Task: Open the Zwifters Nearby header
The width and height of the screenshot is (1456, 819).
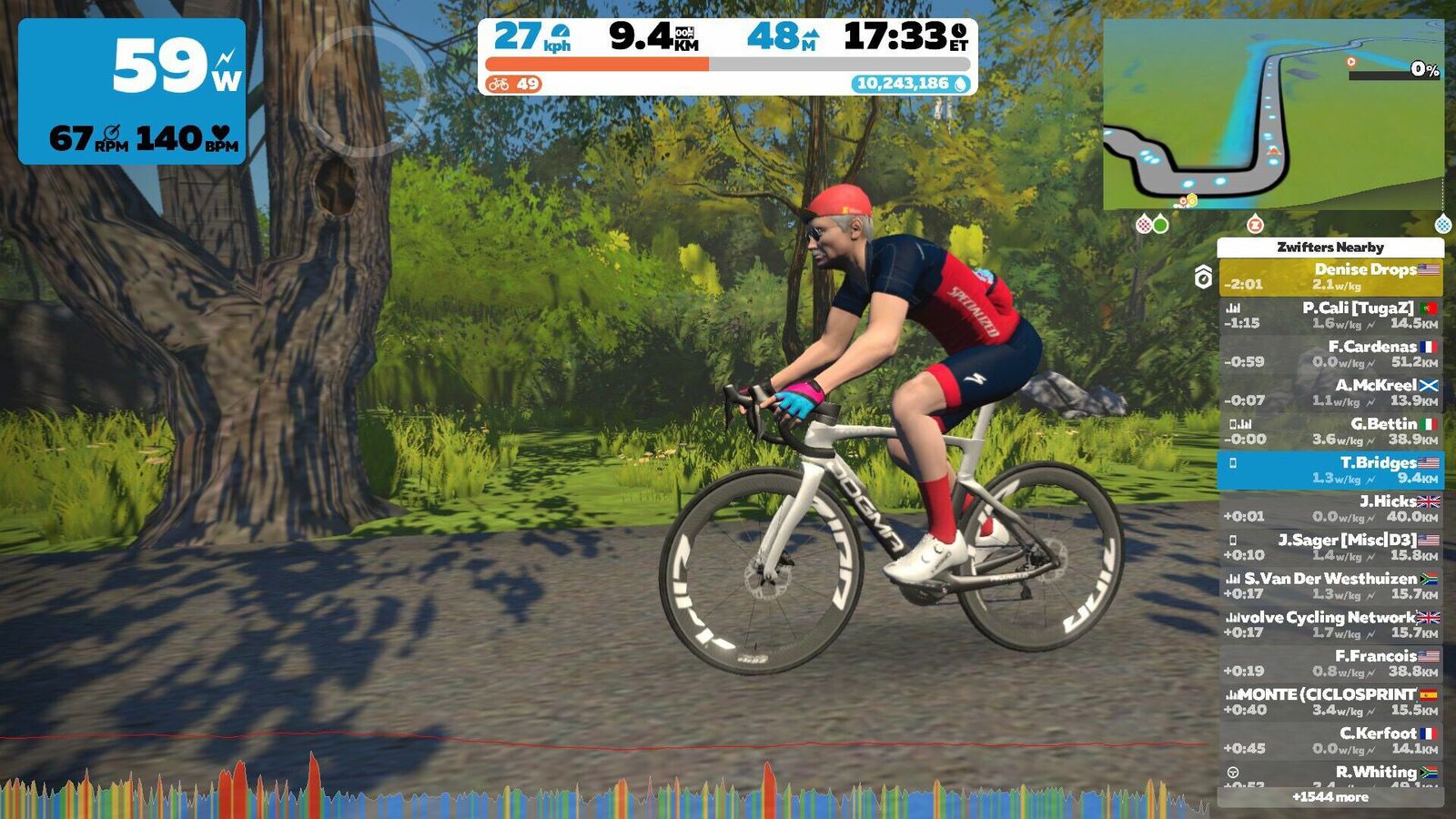Action: coord(1330,247)
